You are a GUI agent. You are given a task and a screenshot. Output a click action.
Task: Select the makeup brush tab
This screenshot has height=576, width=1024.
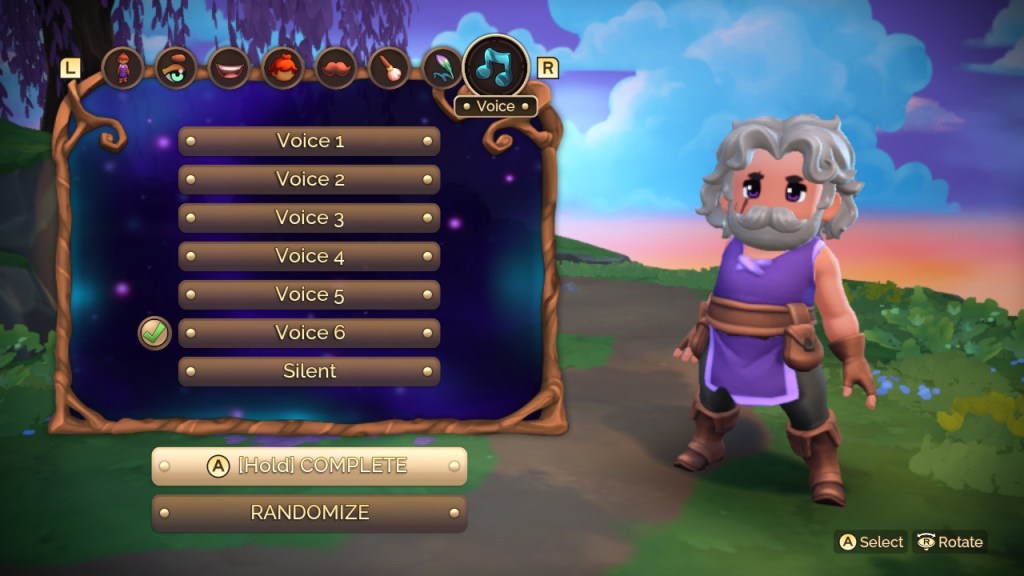coord(390,69)
